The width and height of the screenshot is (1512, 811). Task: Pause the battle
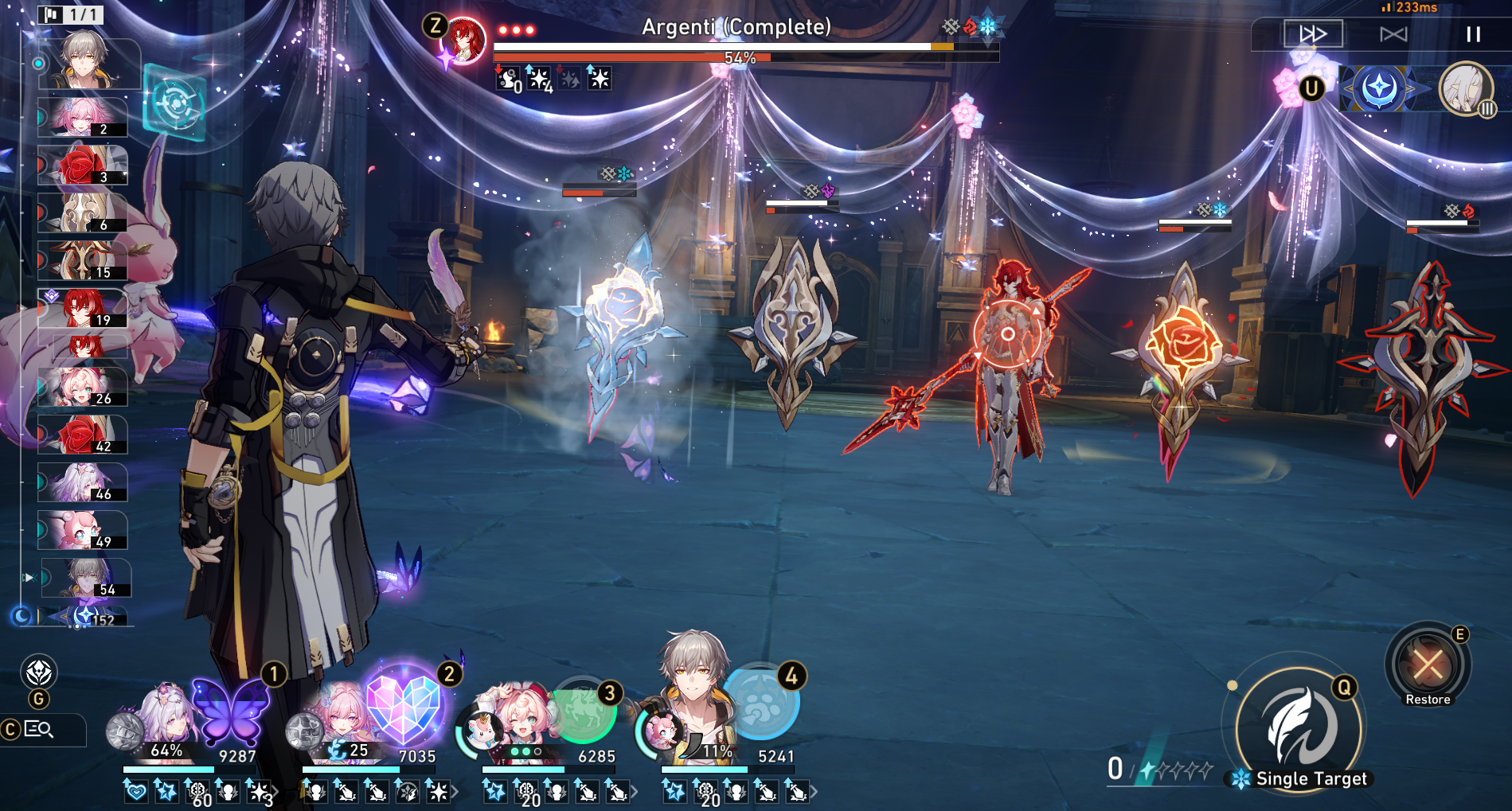pos(1473,34)
